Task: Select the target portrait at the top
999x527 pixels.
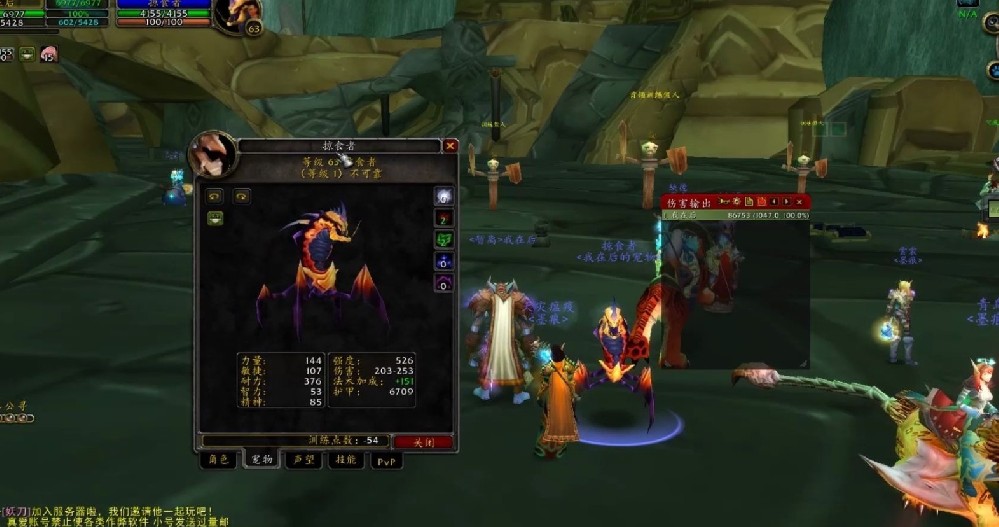Action: (x=237, y=15)
